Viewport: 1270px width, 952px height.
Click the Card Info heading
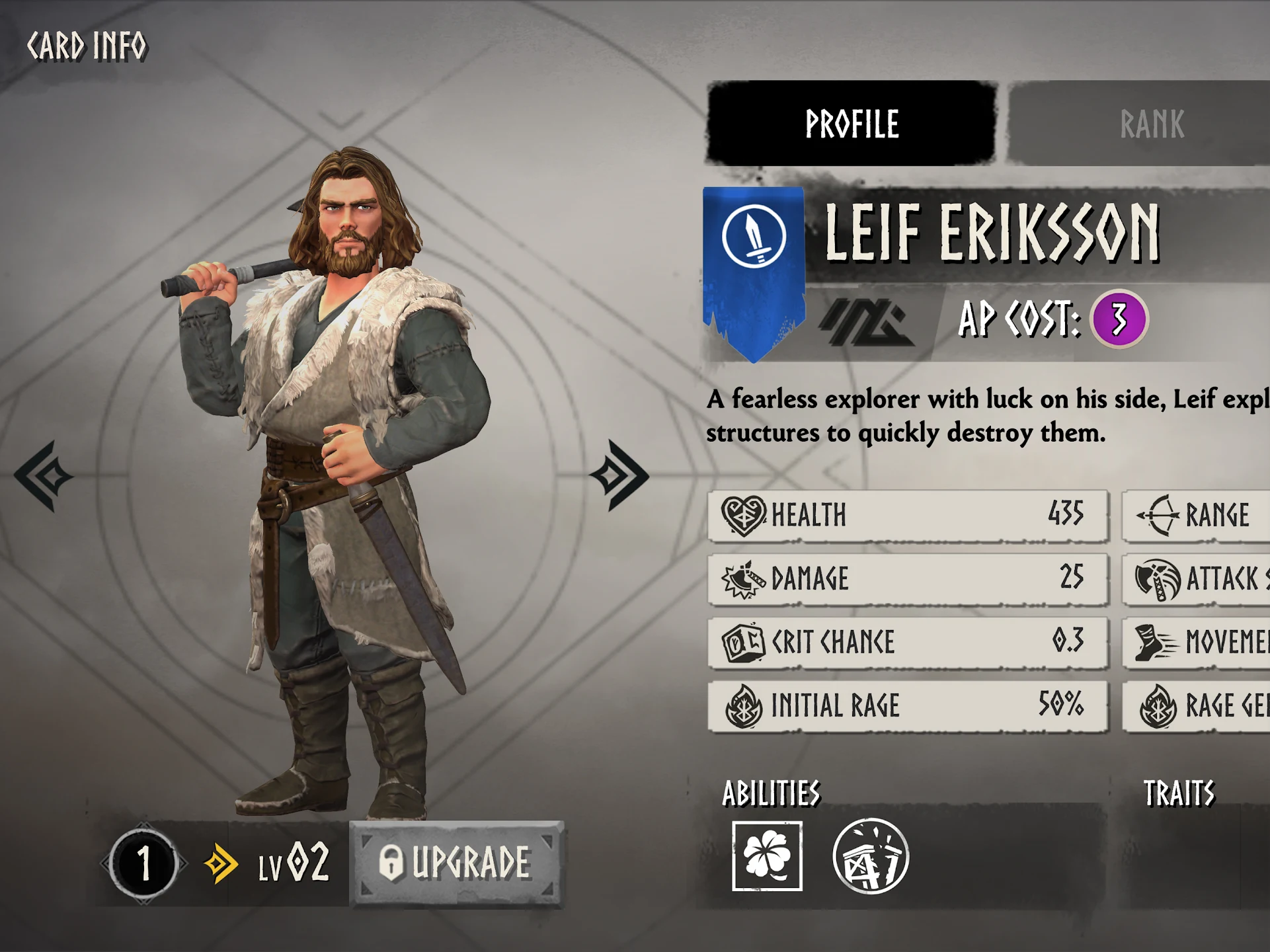tap(88, 45)
